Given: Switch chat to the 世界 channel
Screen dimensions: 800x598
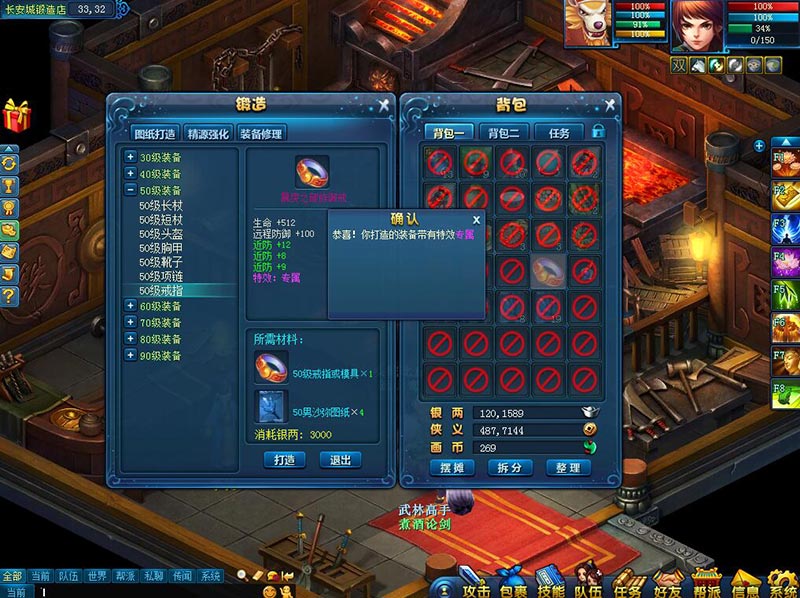Looking at the screenshot, I should coord(96,576).
